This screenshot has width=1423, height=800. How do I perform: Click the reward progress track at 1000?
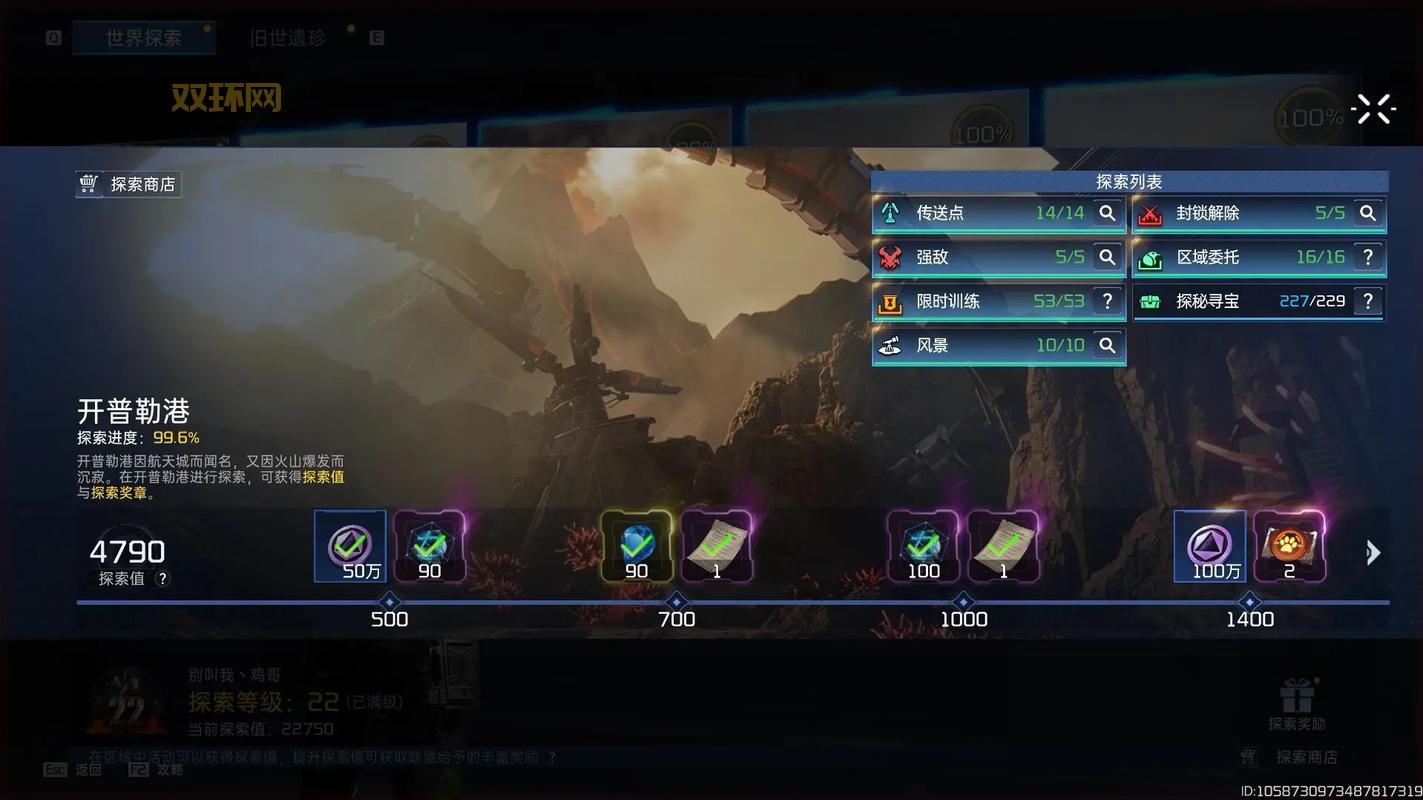963,601
